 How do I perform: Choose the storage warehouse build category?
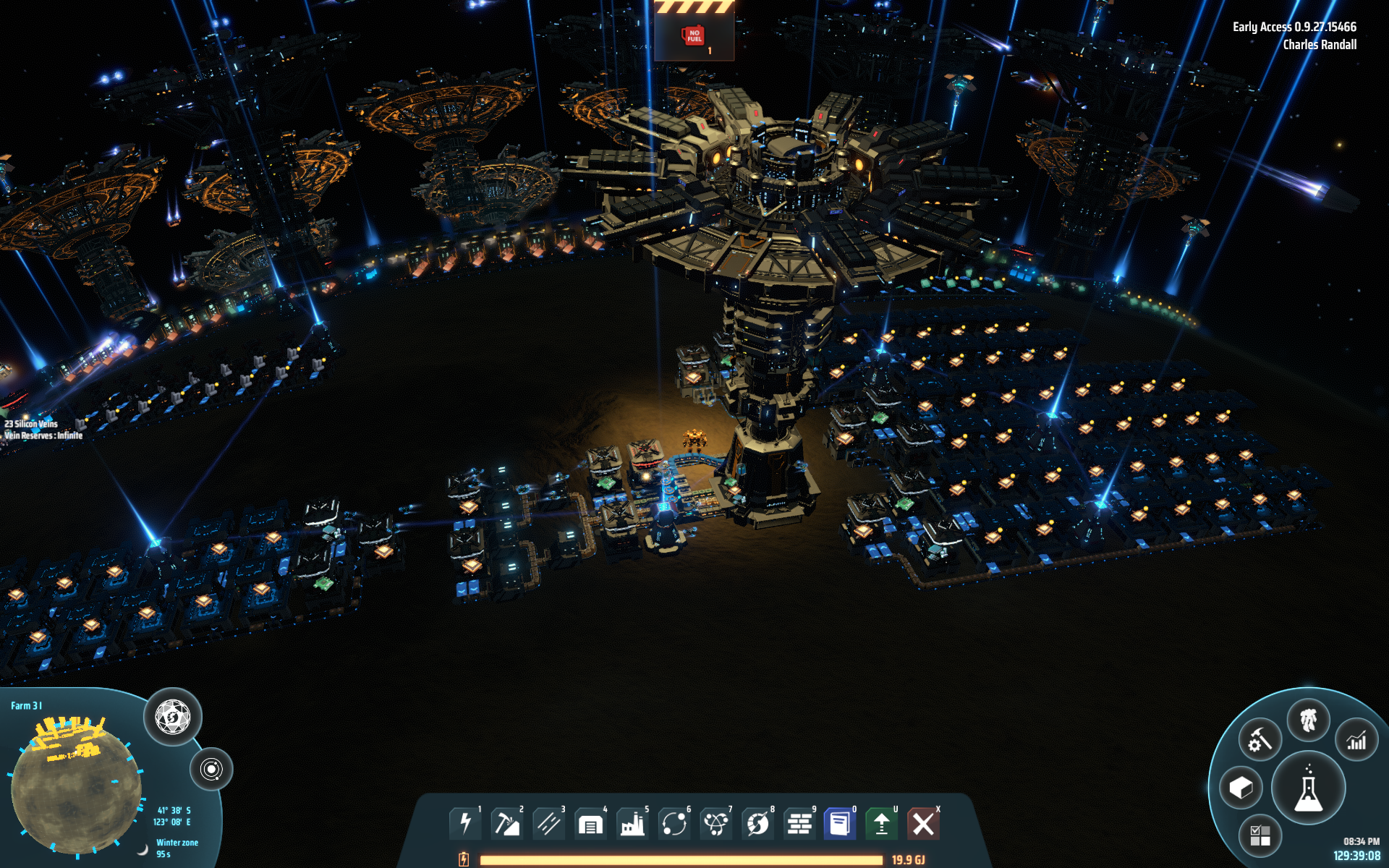point(590,824)
